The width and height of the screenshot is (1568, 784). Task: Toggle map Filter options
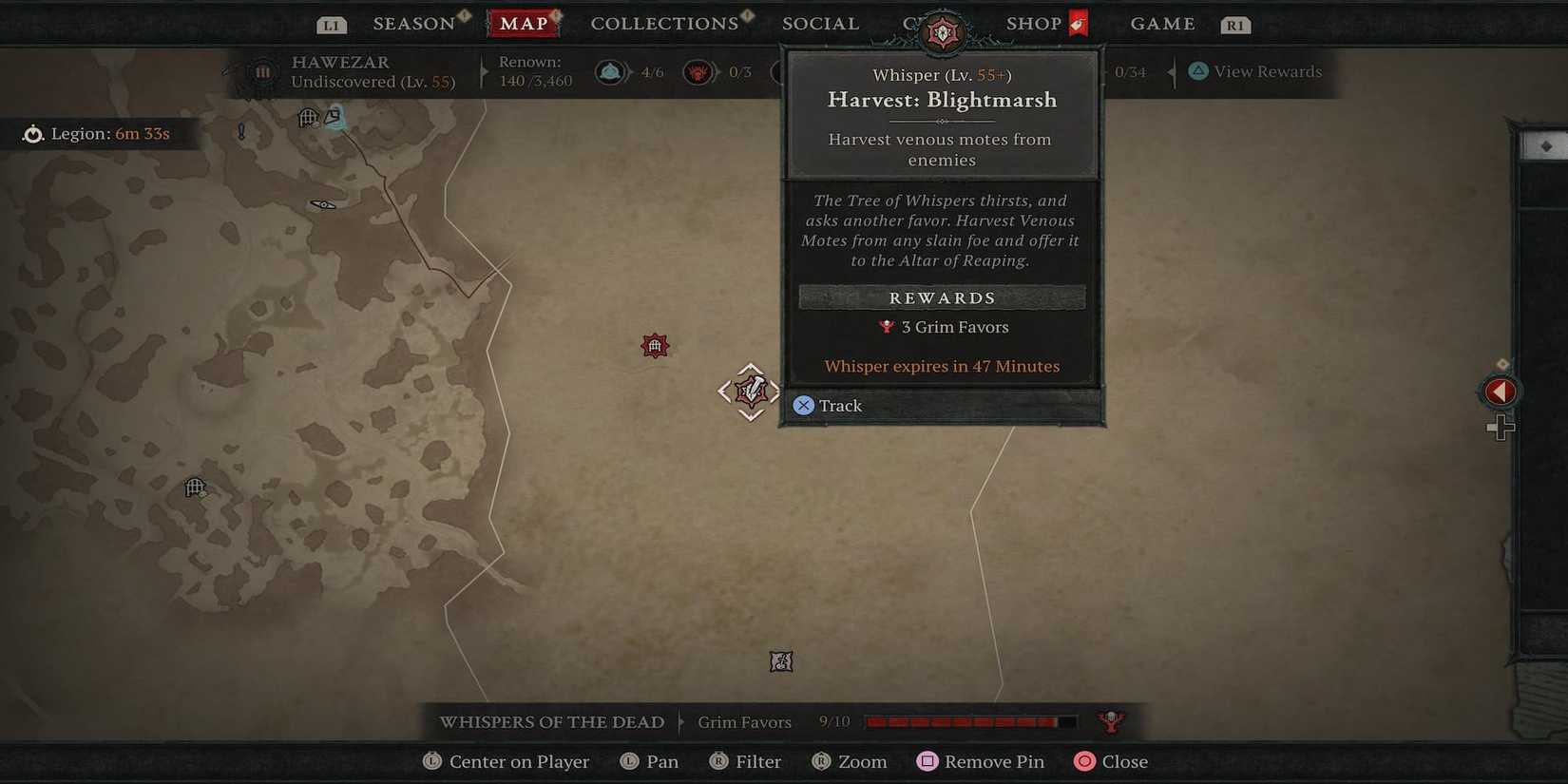coord(747,761)
